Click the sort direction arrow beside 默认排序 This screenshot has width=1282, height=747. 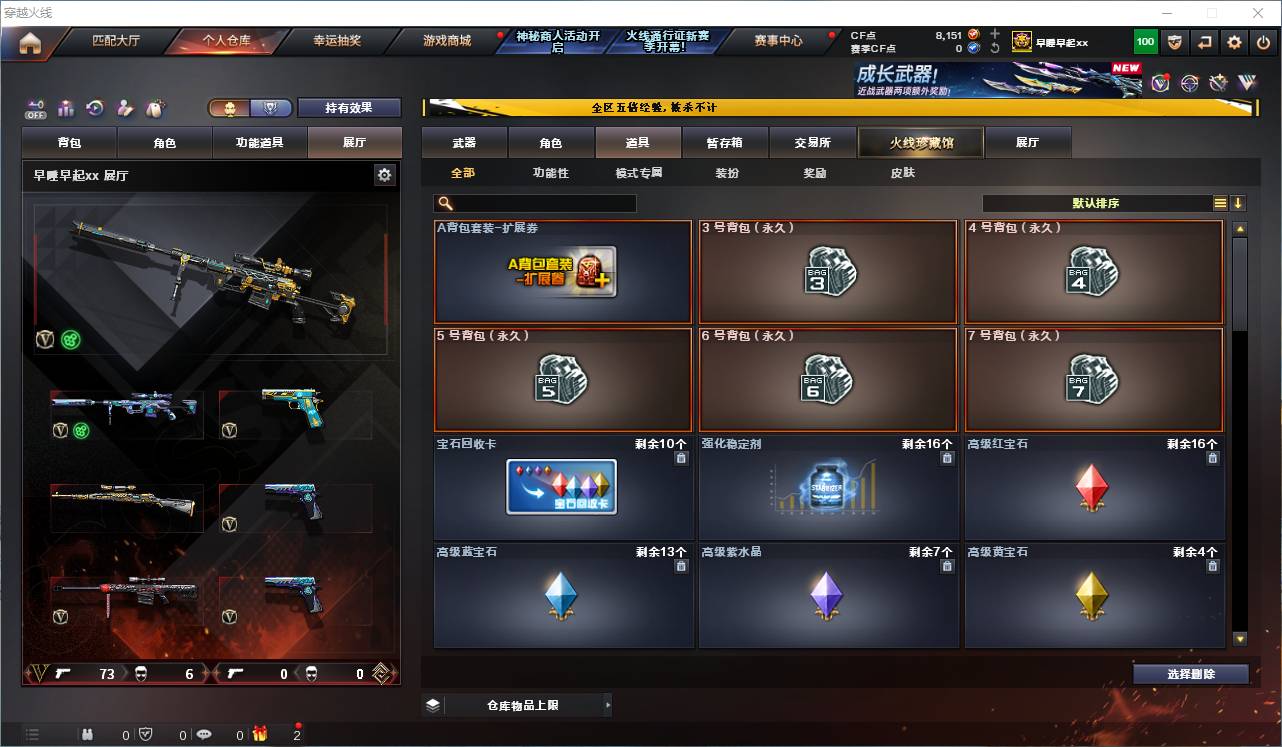pos(1238,203)
